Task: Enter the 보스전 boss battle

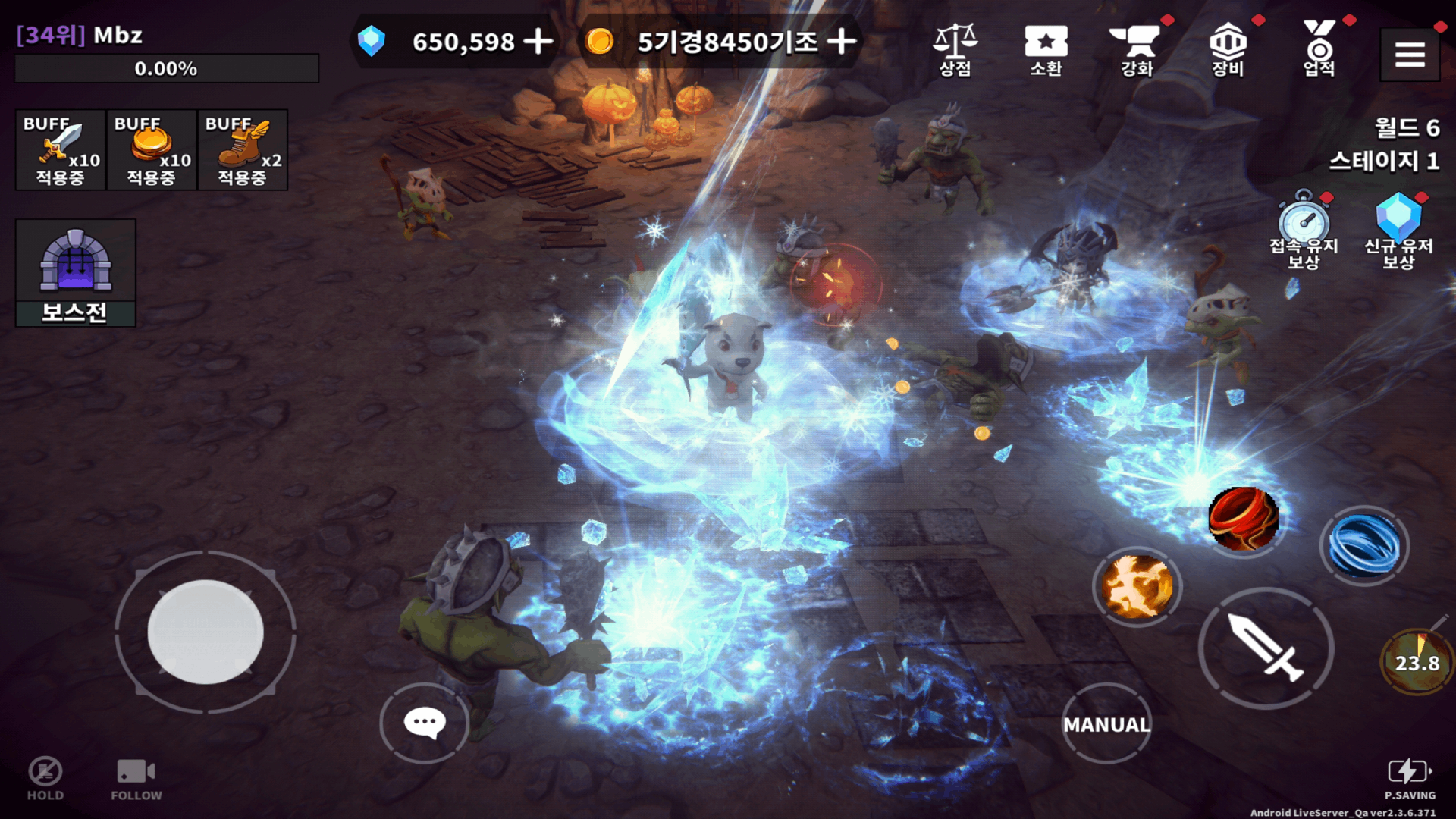Action: [75, 273]
